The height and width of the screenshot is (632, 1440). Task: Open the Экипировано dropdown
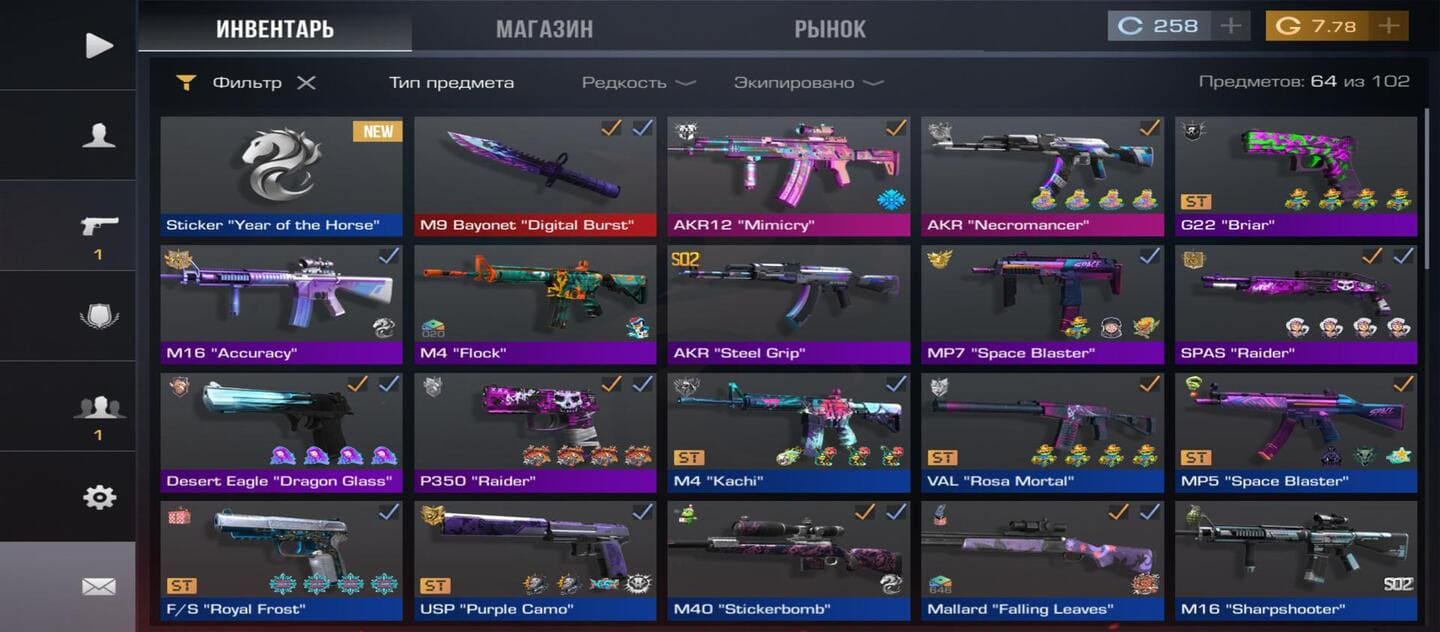click(809, 83)
